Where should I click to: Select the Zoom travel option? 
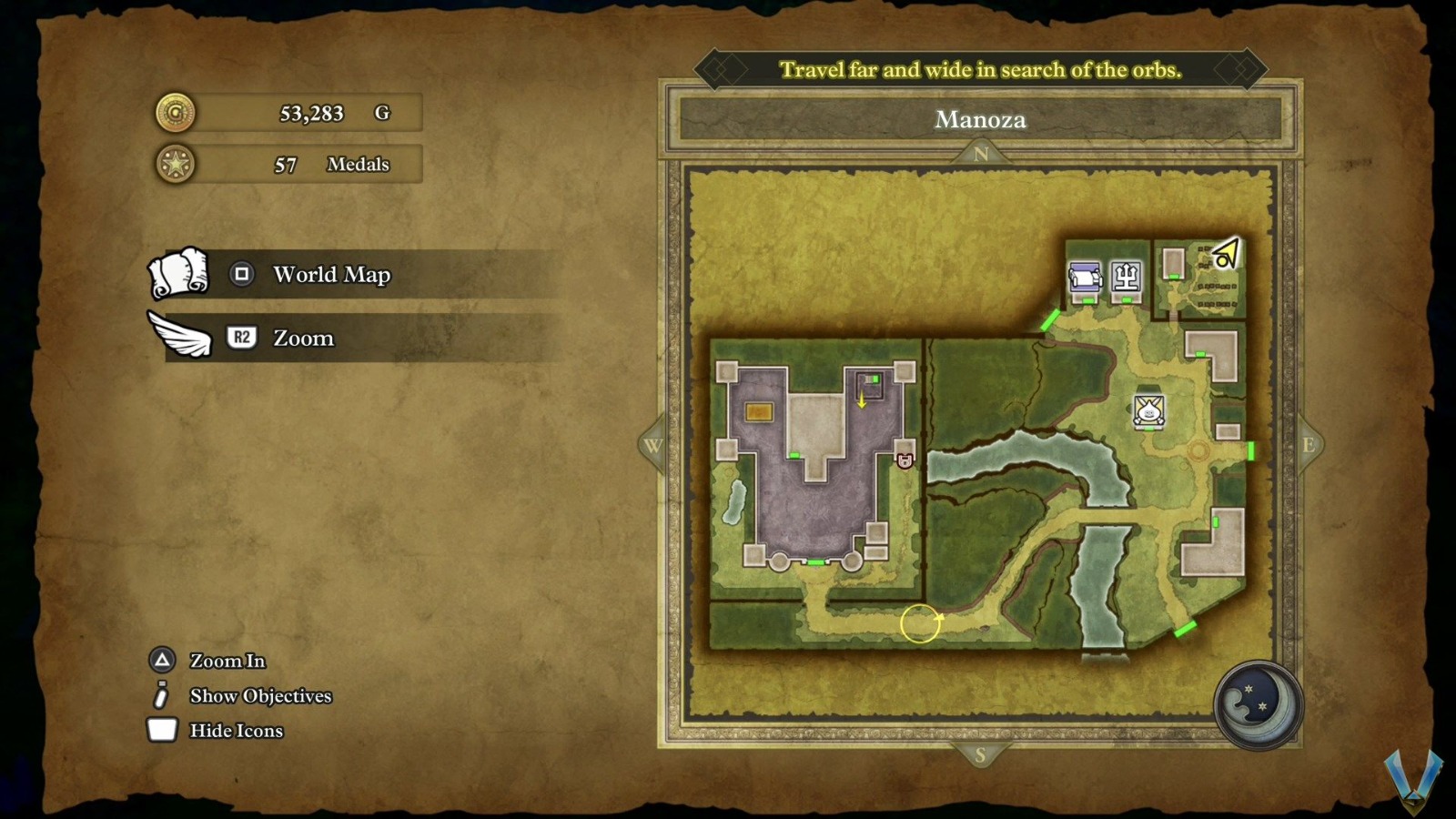point(303,338)
